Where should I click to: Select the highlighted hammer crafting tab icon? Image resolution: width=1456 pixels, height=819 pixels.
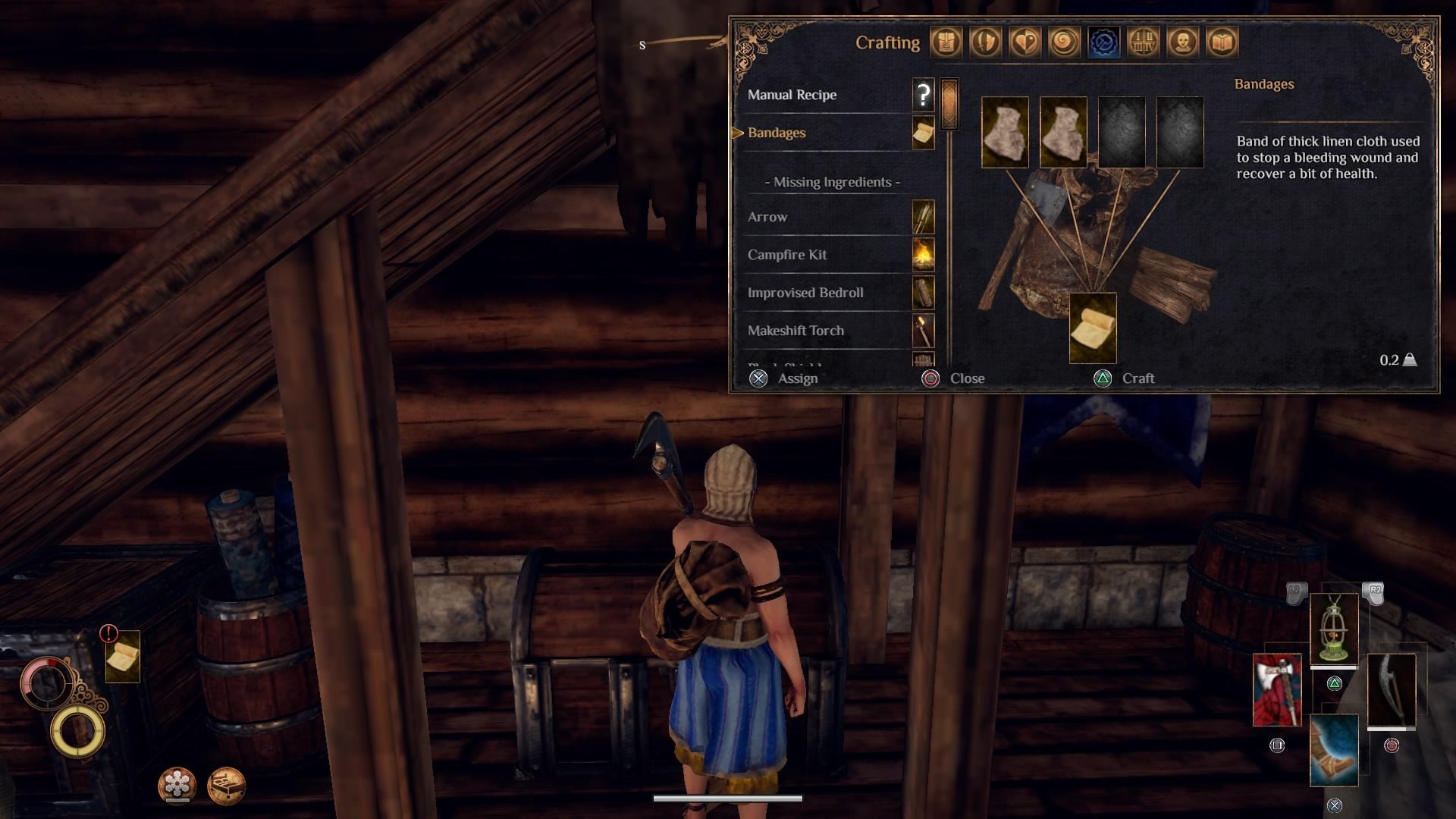coord(1103,42)
